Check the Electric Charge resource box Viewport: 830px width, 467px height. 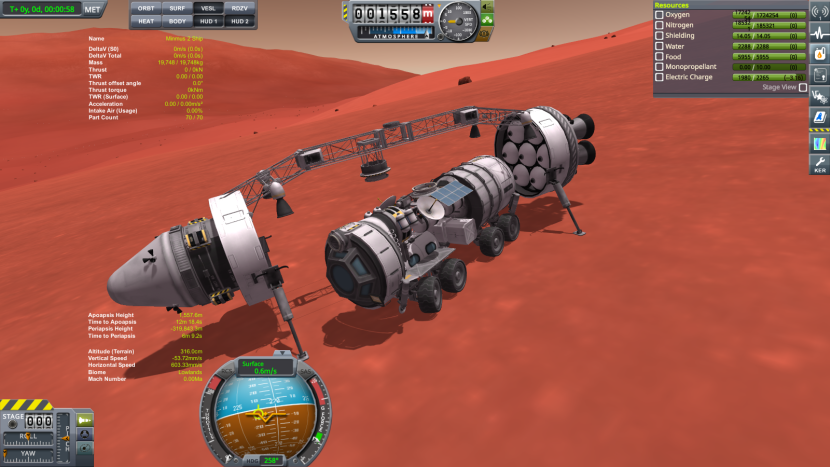(659, 77)
